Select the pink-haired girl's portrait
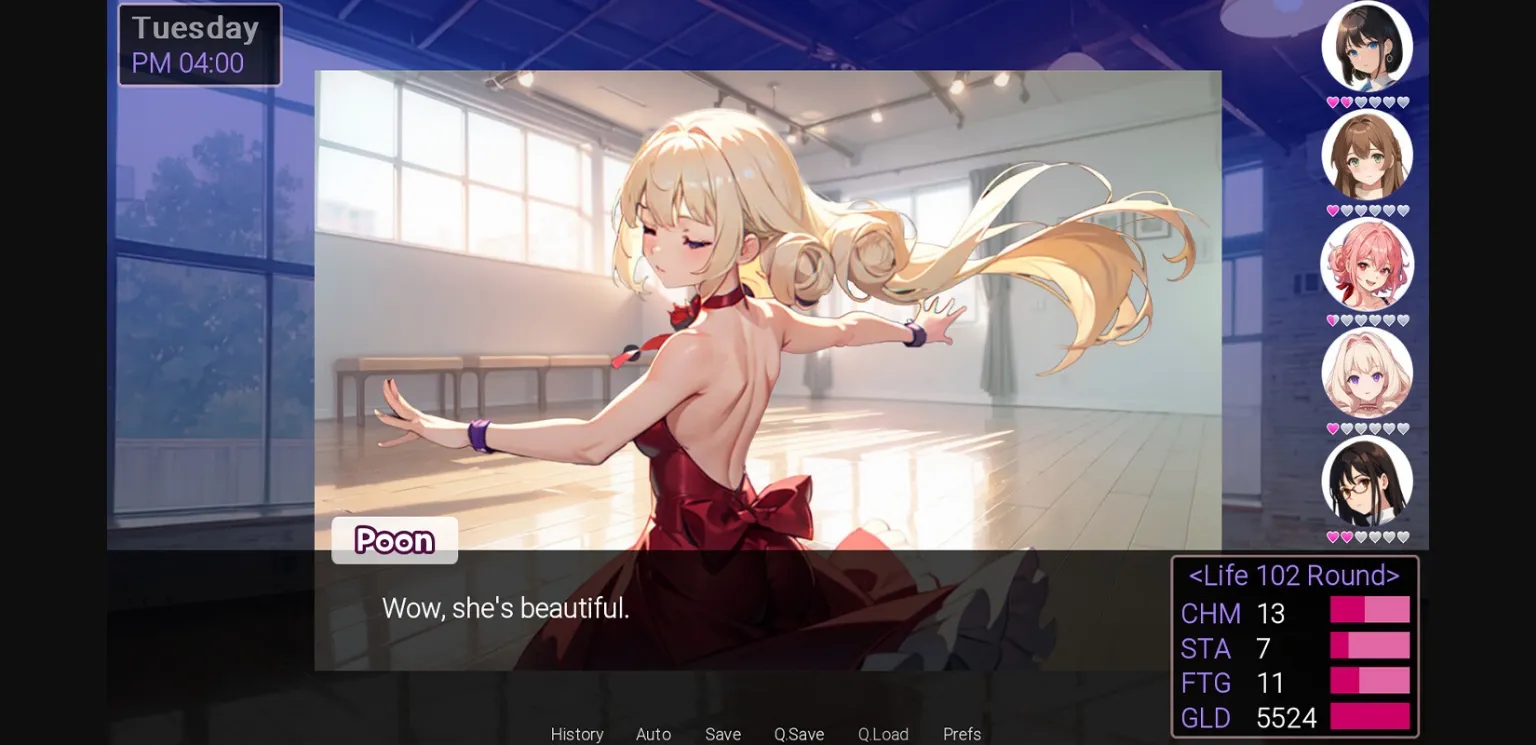 click(1367, 264)
